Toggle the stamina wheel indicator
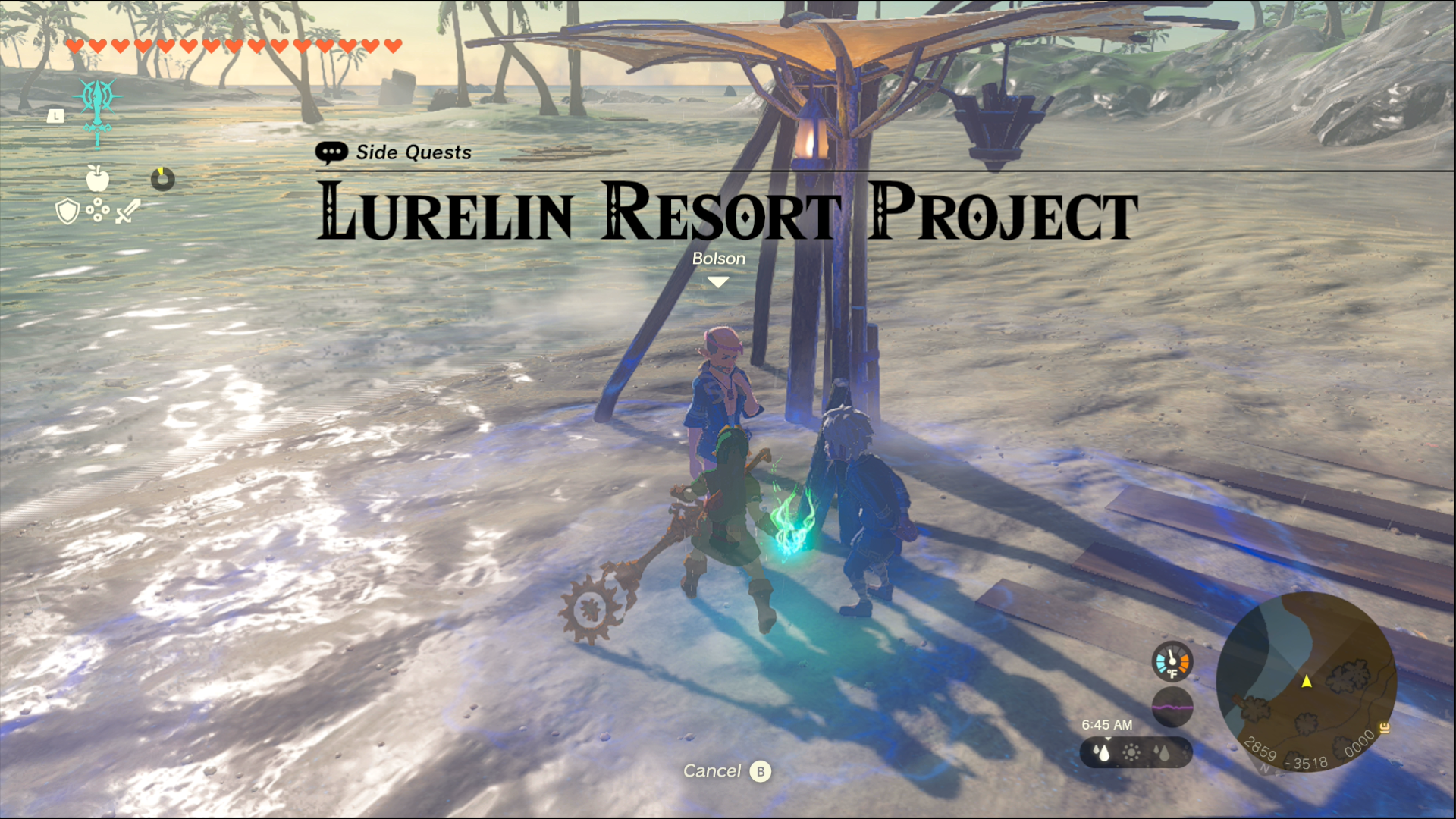This screenshot has height=819, width=1456. point(162,180)
